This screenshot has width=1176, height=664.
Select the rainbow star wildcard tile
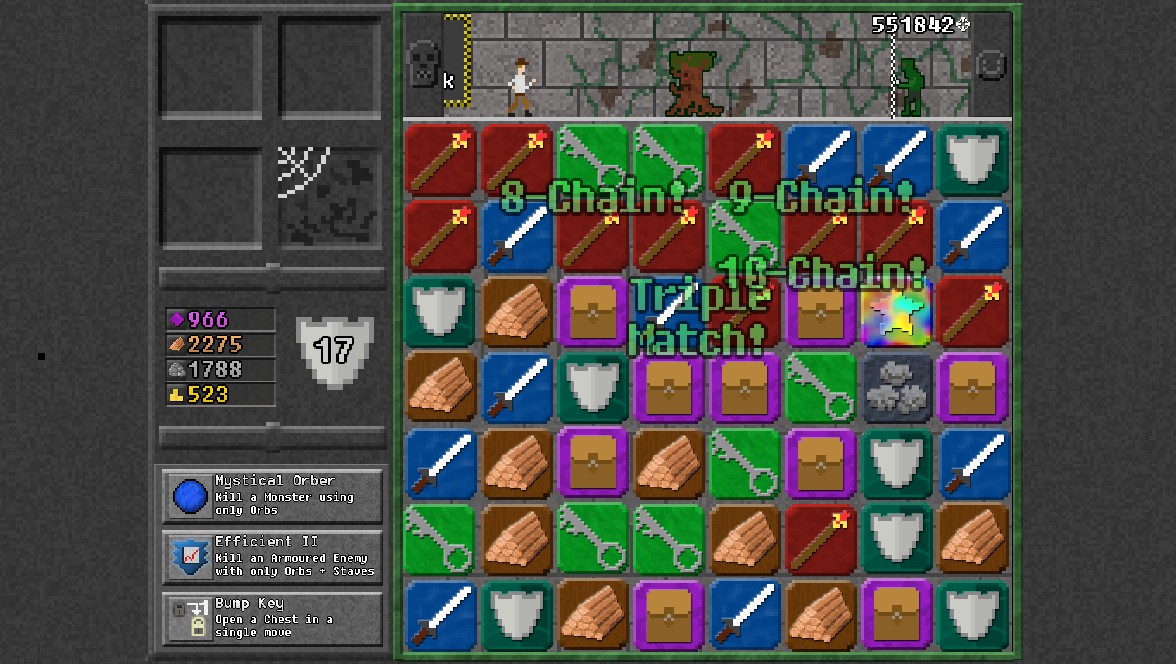point(896,311)
